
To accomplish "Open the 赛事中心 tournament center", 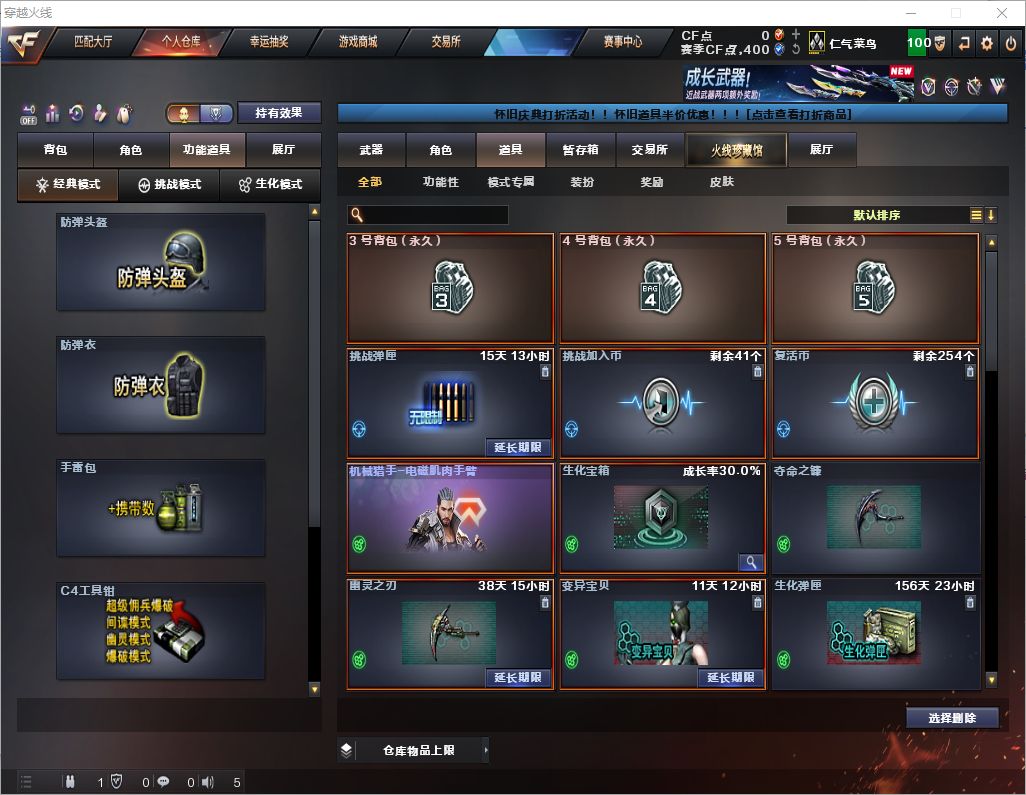I will [x=622, y=42].
